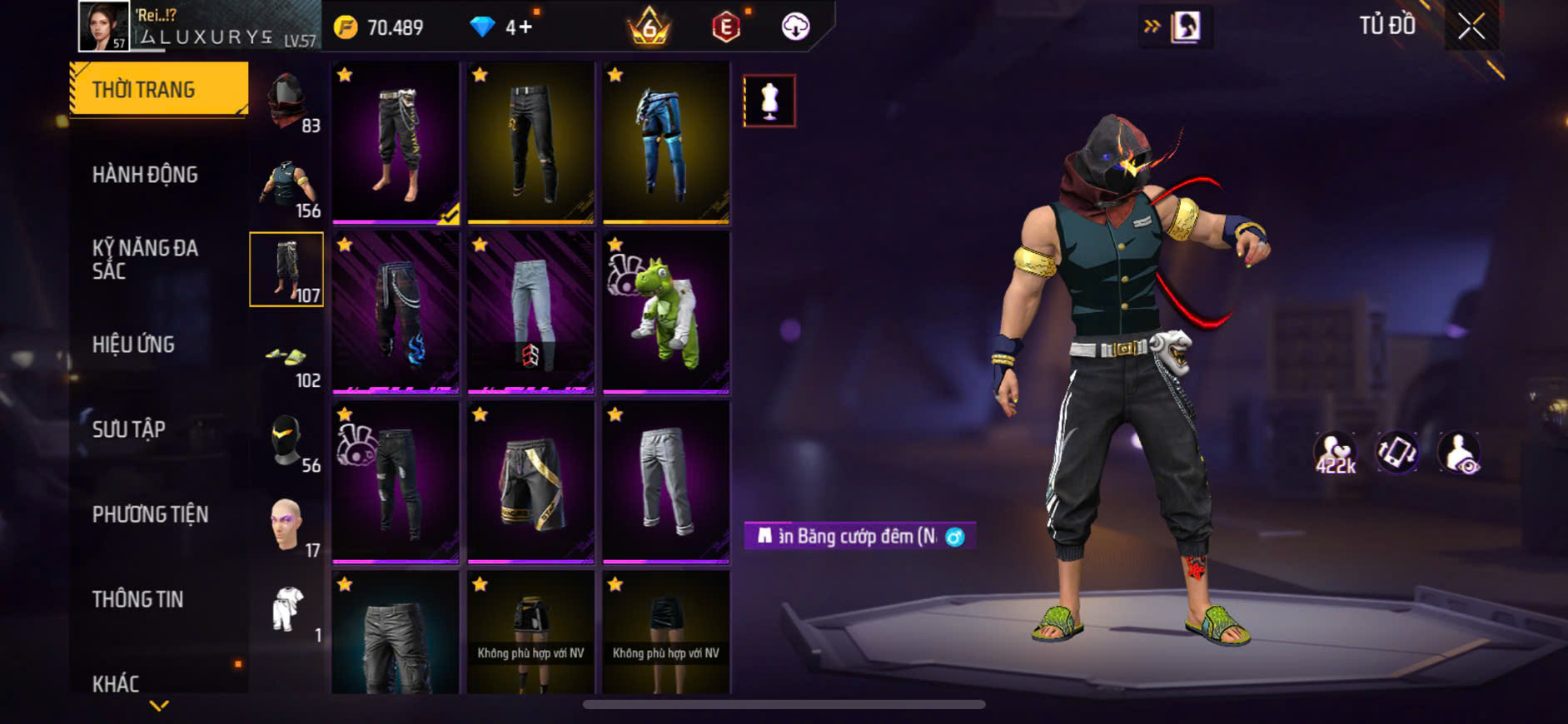Select the blue jeans pants item

666,142
